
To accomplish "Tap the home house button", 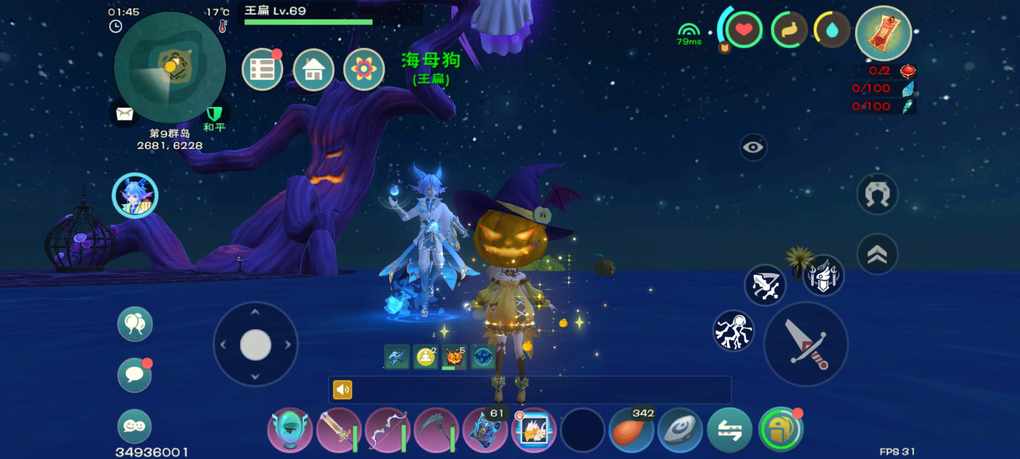I will (x=313, y=70).
